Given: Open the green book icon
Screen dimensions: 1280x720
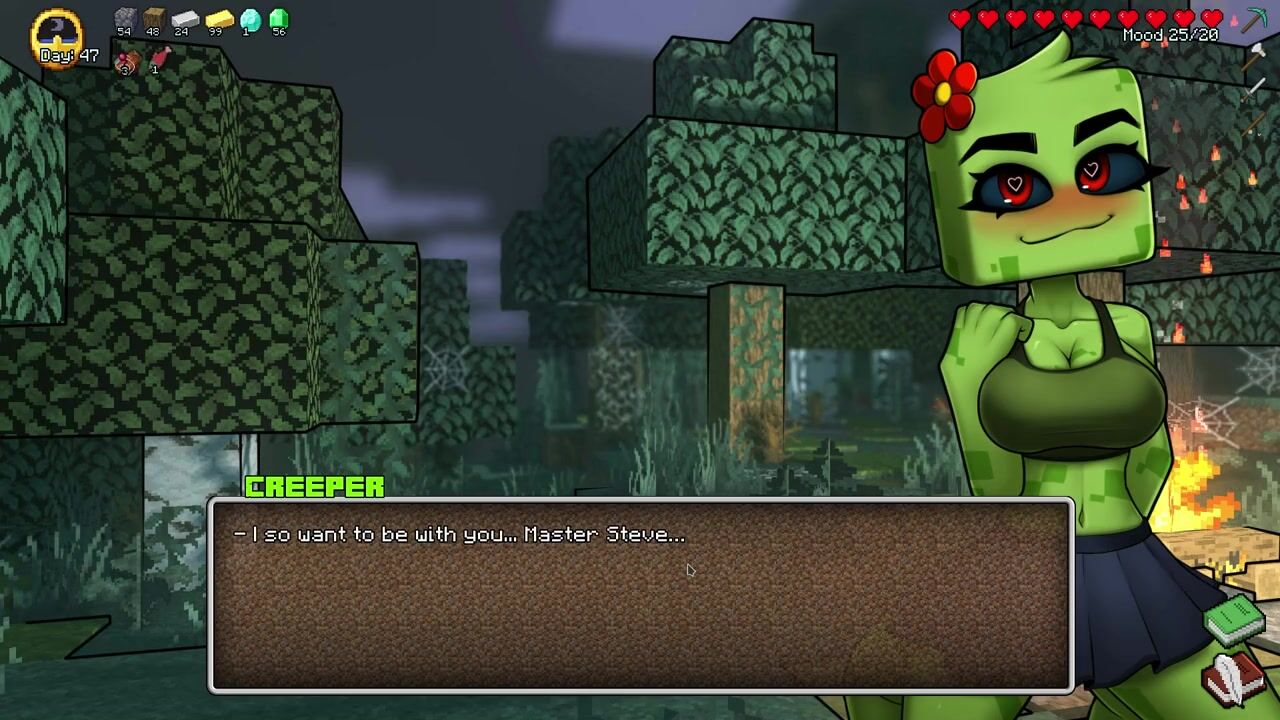Looking at the screenshot, I should (1235, 620).
